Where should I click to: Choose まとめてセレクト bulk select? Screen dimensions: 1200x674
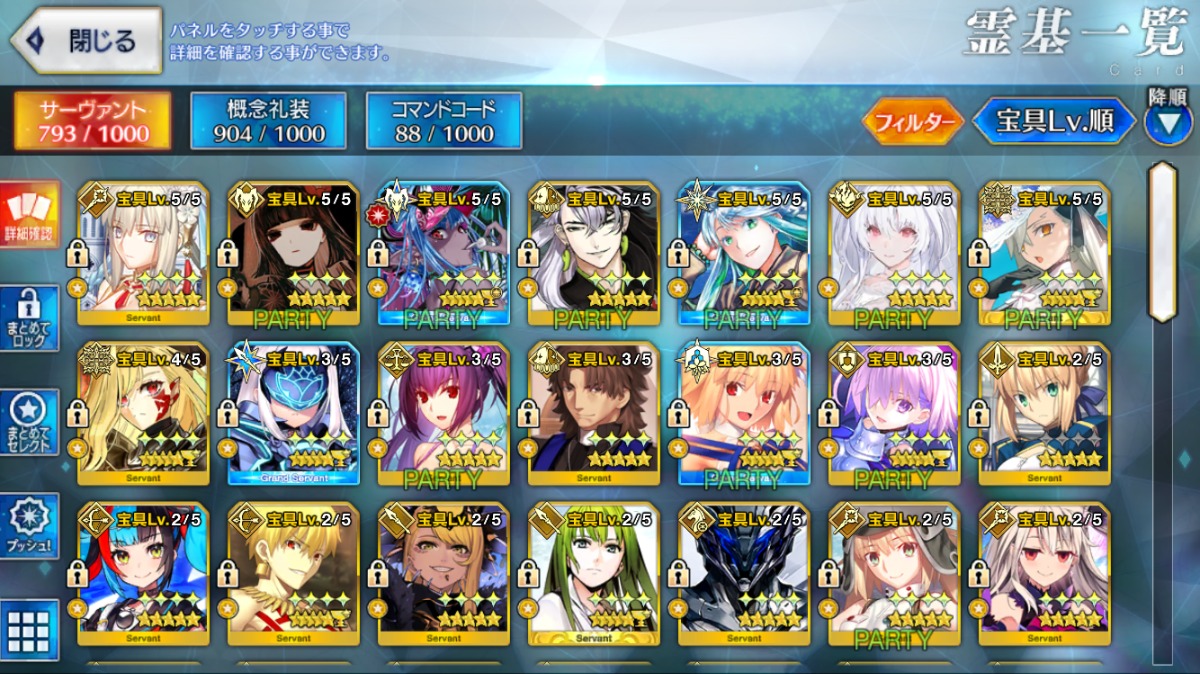tap(29, 421)
